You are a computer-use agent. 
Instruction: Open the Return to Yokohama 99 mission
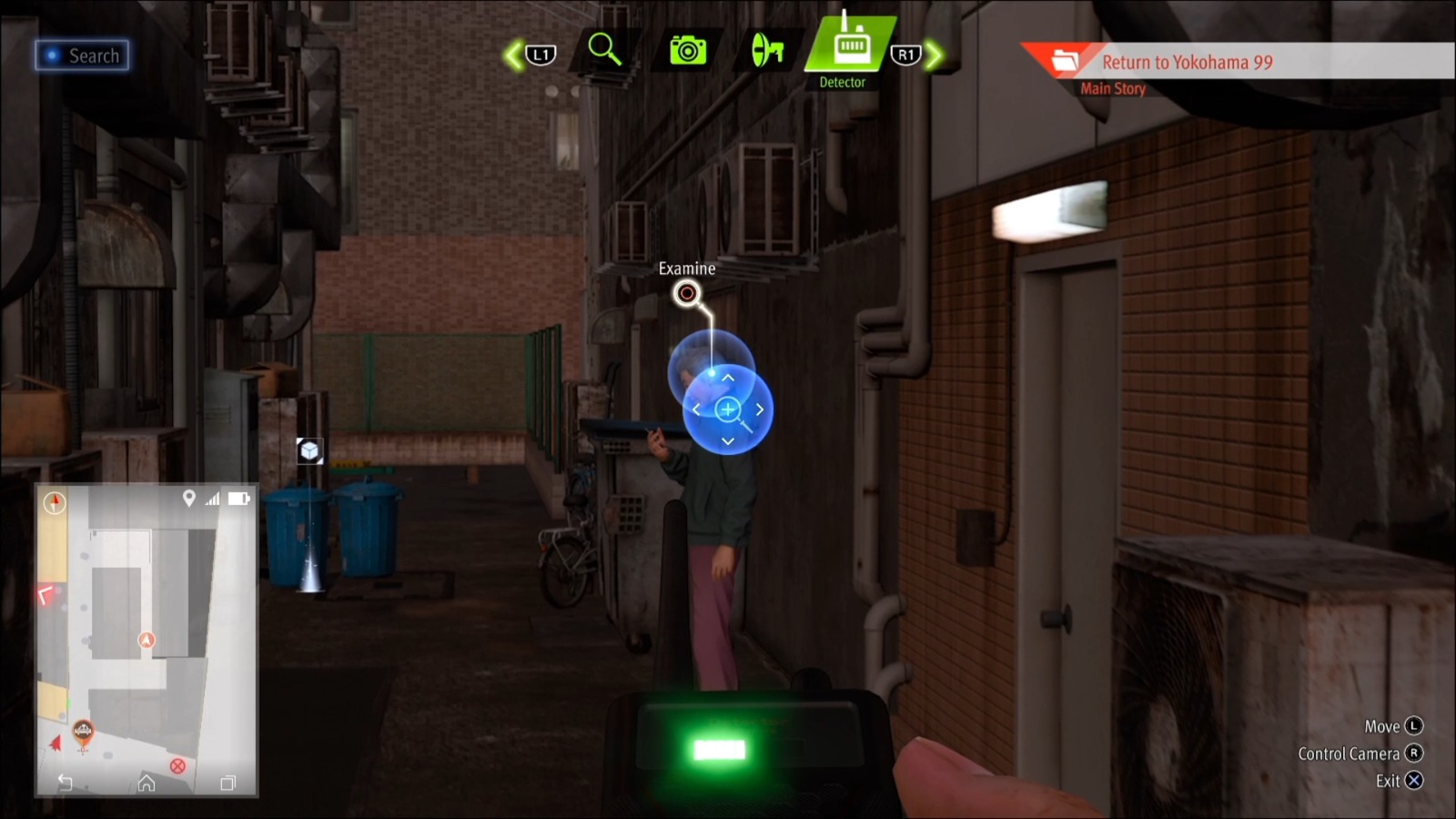point(1187,63)
